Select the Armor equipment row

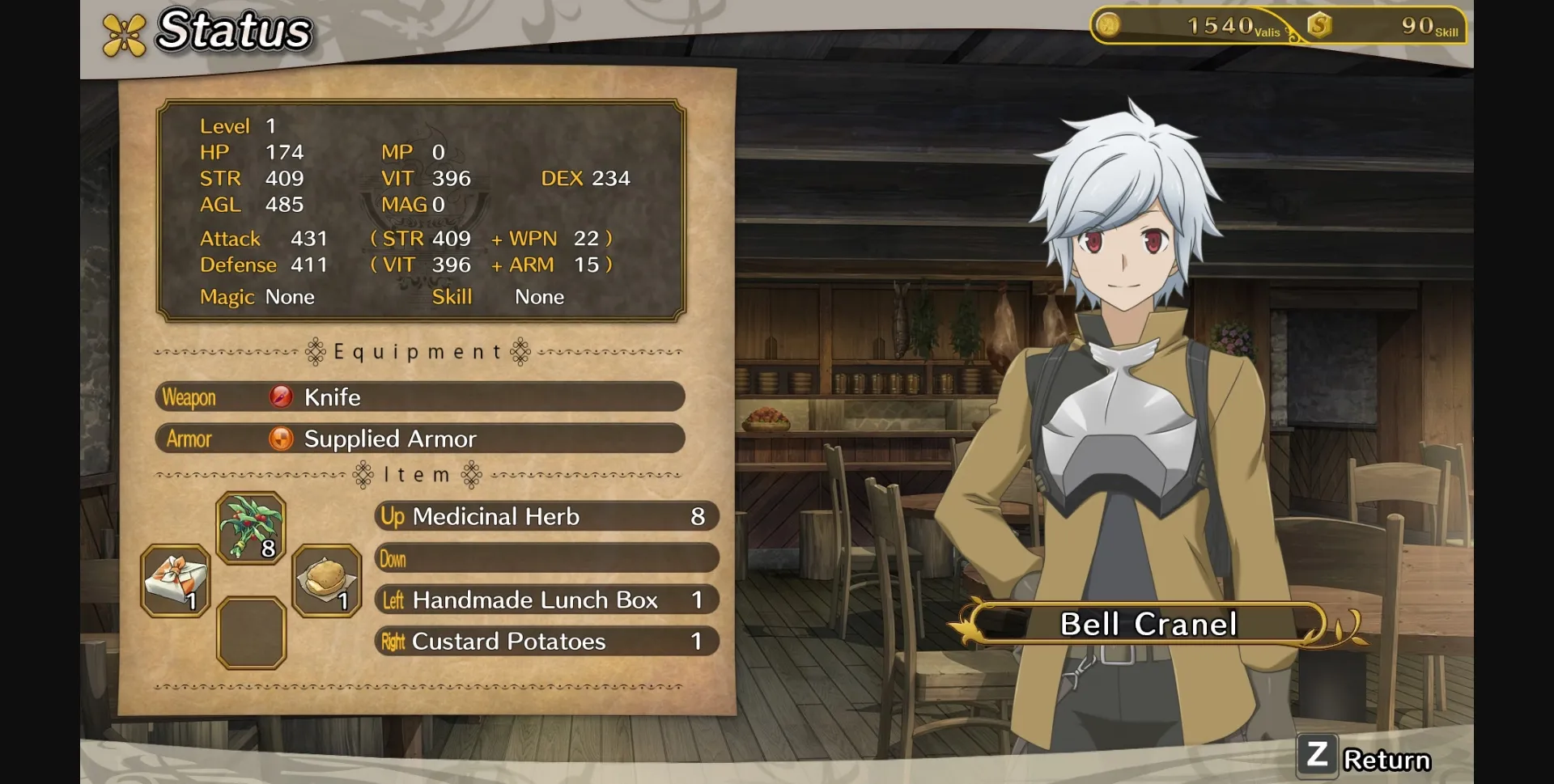click(419, 439)
